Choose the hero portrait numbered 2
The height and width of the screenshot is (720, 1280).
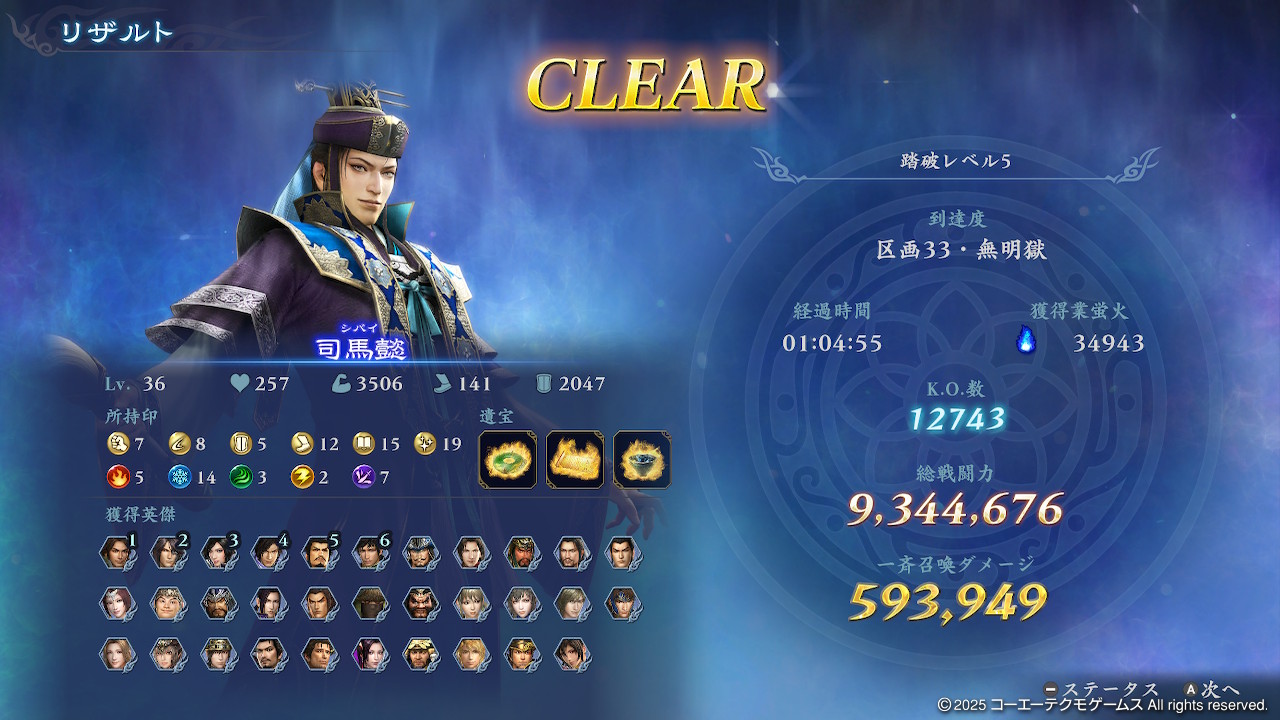tap(168, 553)
